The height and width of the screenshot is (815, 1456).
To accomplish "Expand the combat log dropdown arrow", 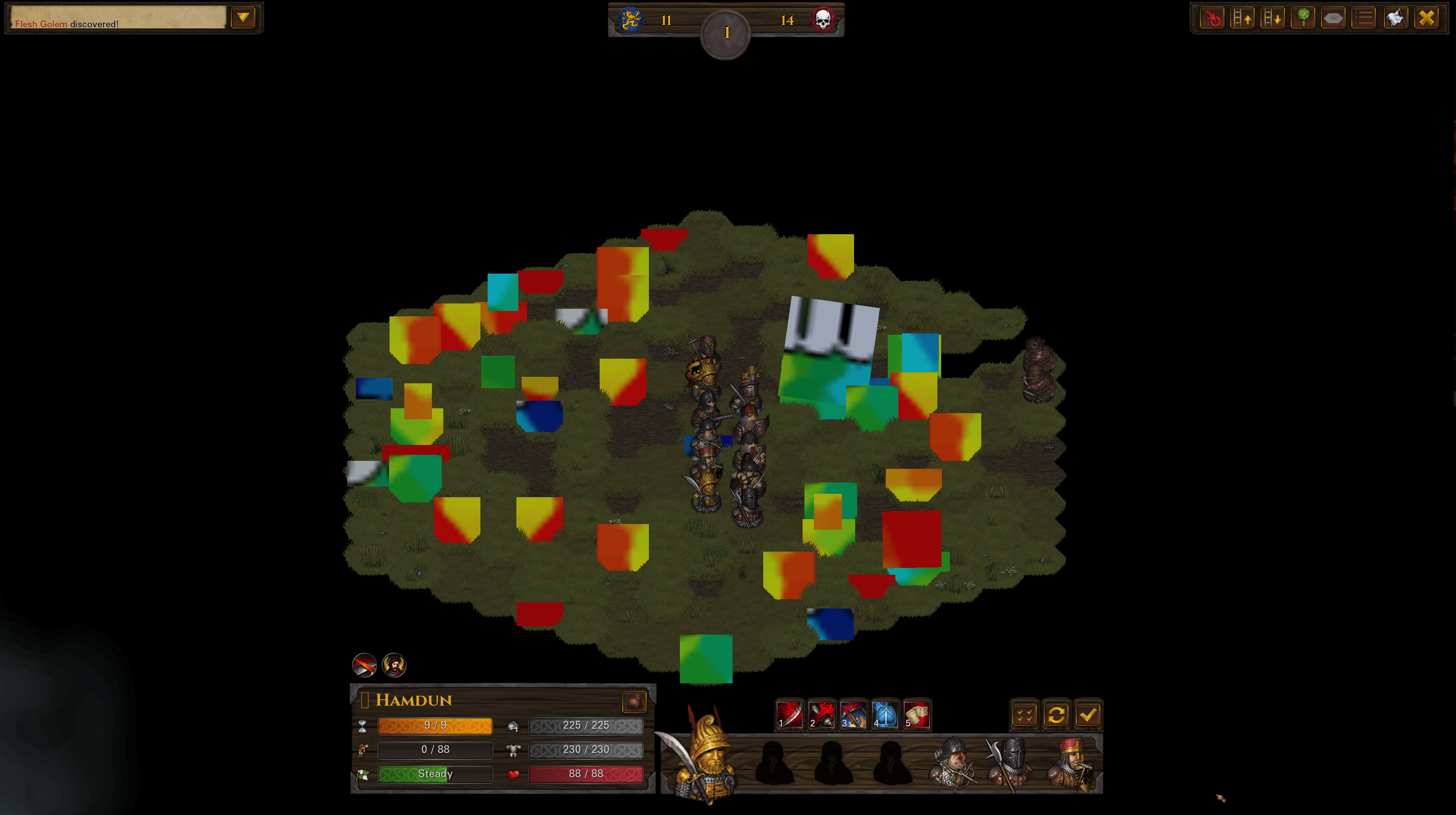I will pos(243,17).
